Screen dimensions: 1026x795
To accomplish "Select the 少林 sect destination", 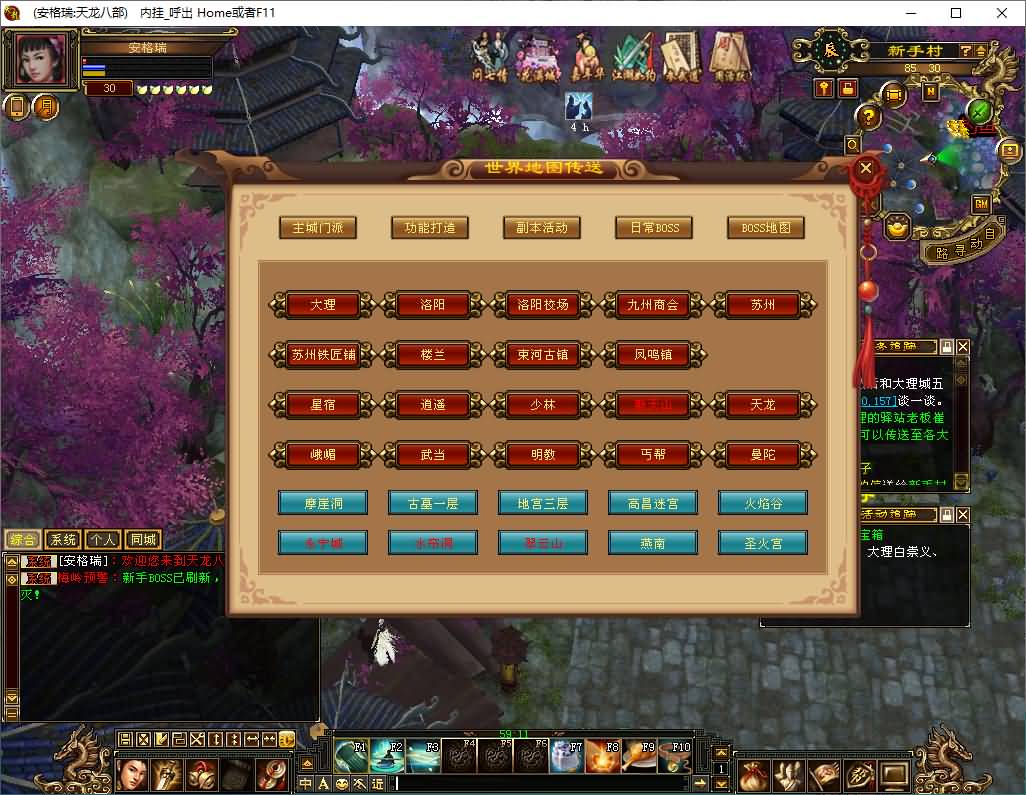I will pos(543,405).
